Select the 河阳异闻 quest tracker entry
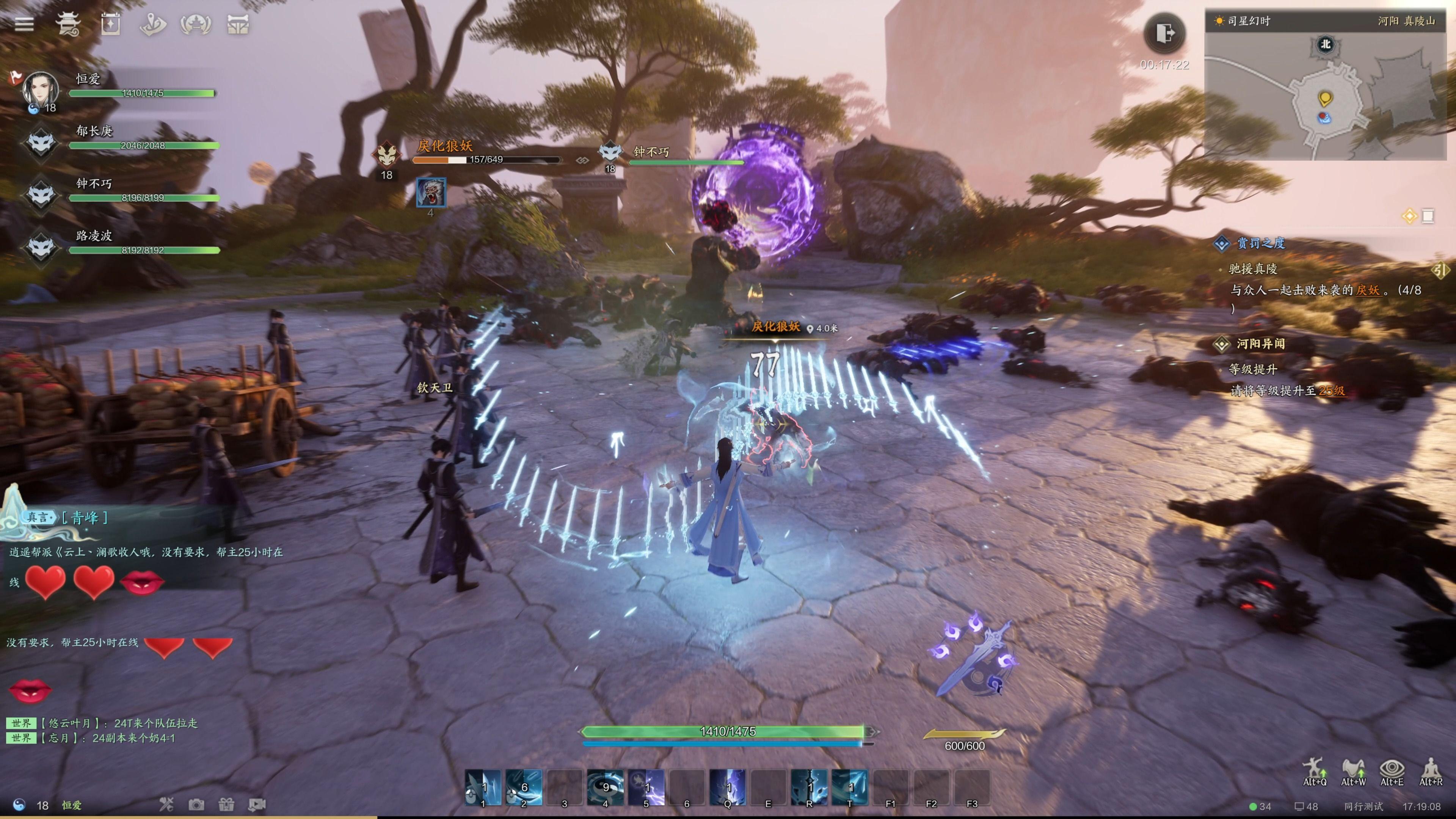This screenshot has width=1456, height=819. 1260,344
